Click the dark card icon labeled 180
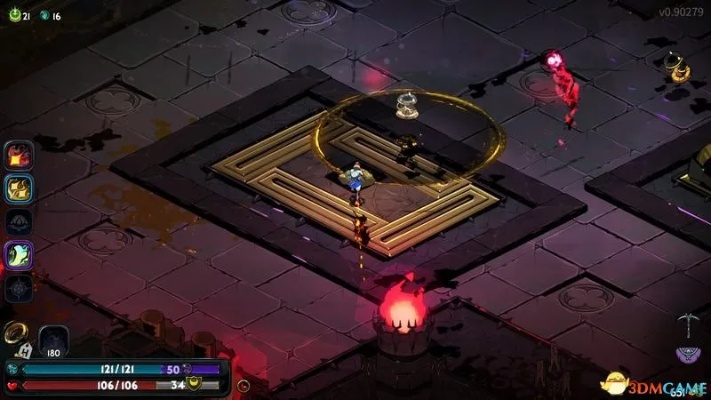Image resolution: width=711 pixels, height=400 pixels. pos(53,340)
